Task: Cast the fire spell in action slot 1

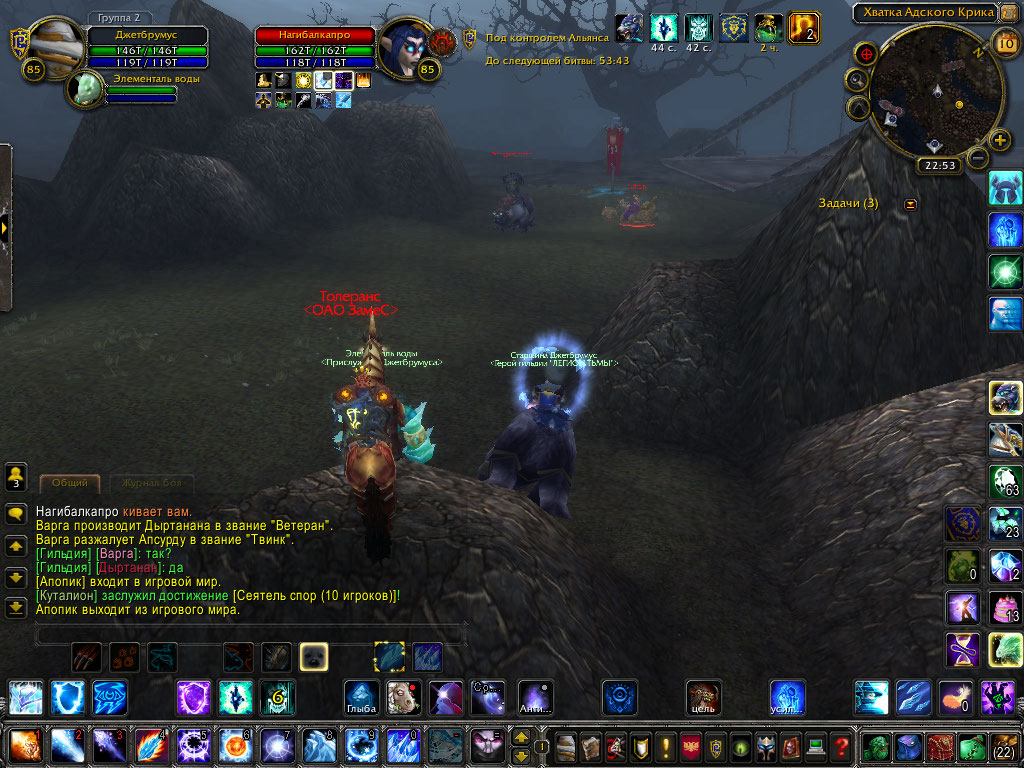Action: 24,746
